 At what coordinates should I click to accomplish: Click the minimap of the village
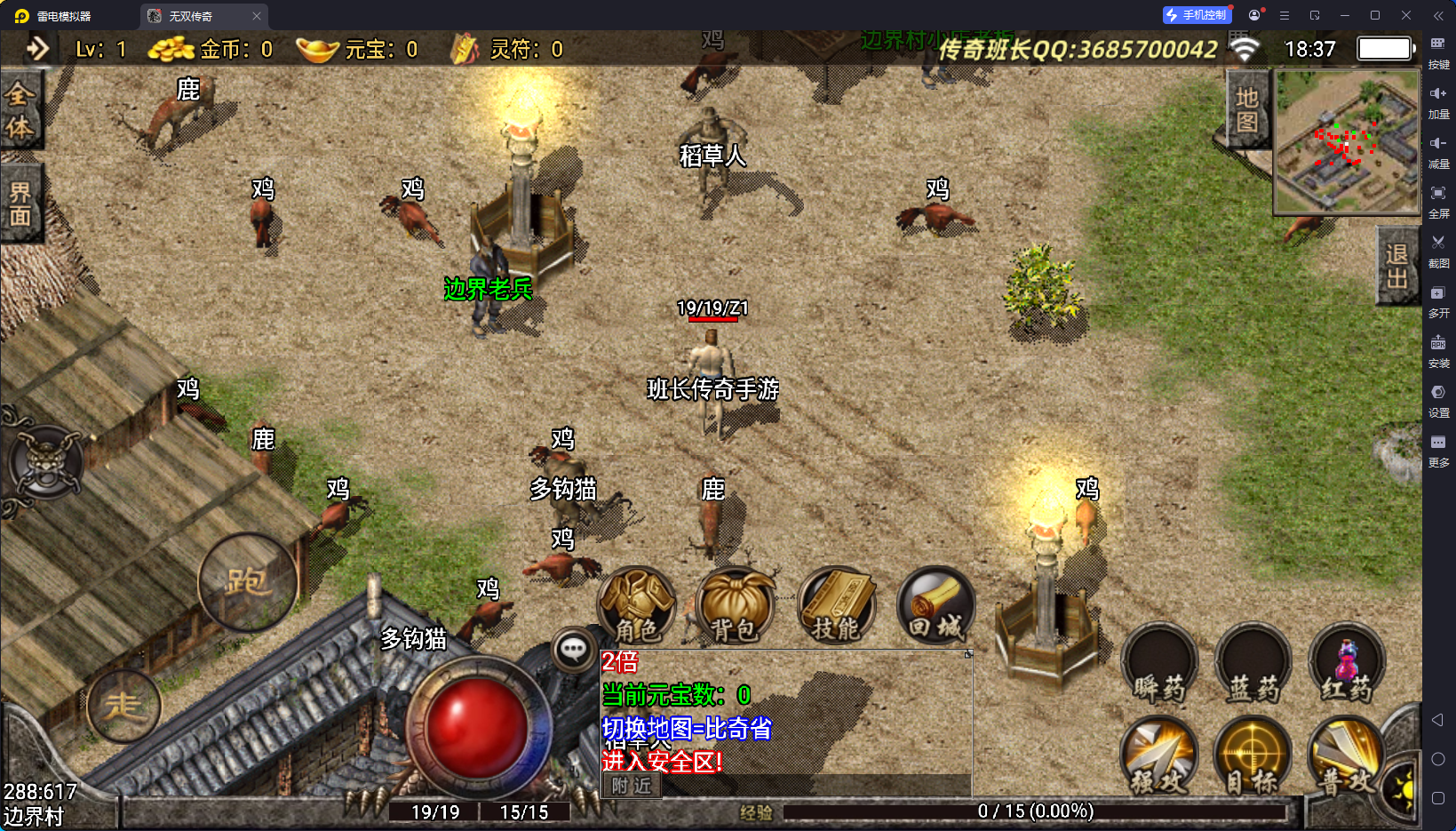point(1347,142)
